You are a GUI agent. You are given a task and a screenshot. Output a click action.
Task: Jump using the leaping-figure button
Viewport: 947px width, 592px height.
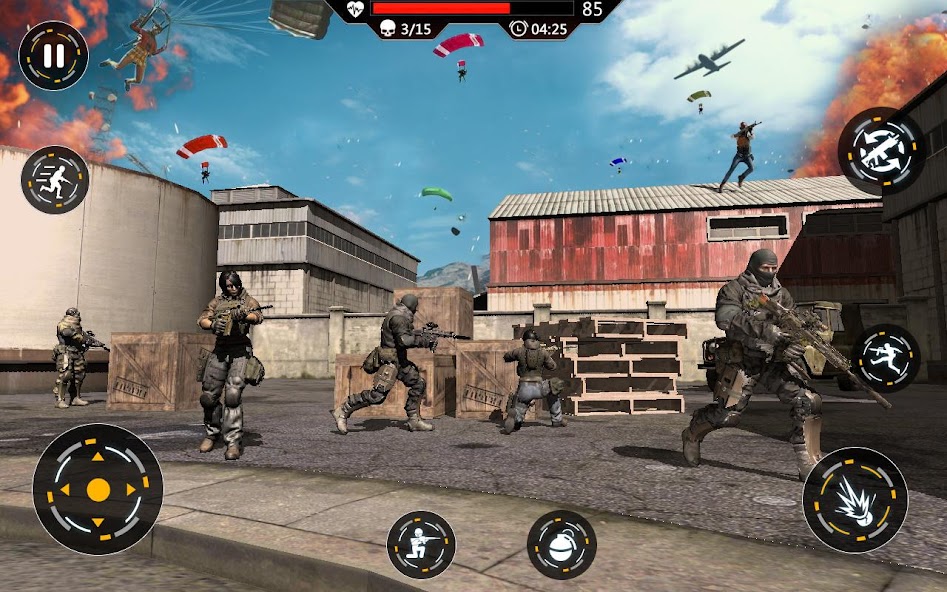[x=886, y=358]
